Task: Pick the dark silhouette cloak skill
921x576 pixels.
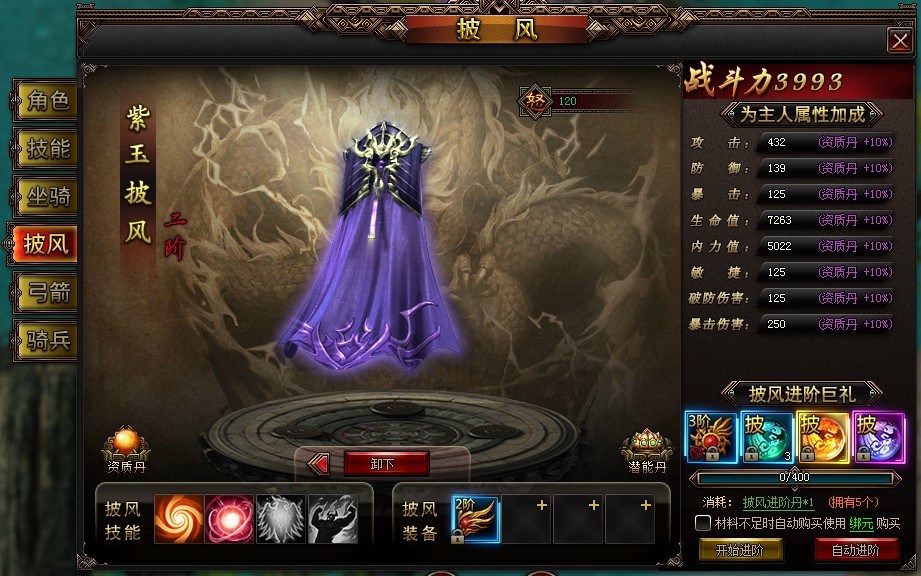Action: pos(332,520)
